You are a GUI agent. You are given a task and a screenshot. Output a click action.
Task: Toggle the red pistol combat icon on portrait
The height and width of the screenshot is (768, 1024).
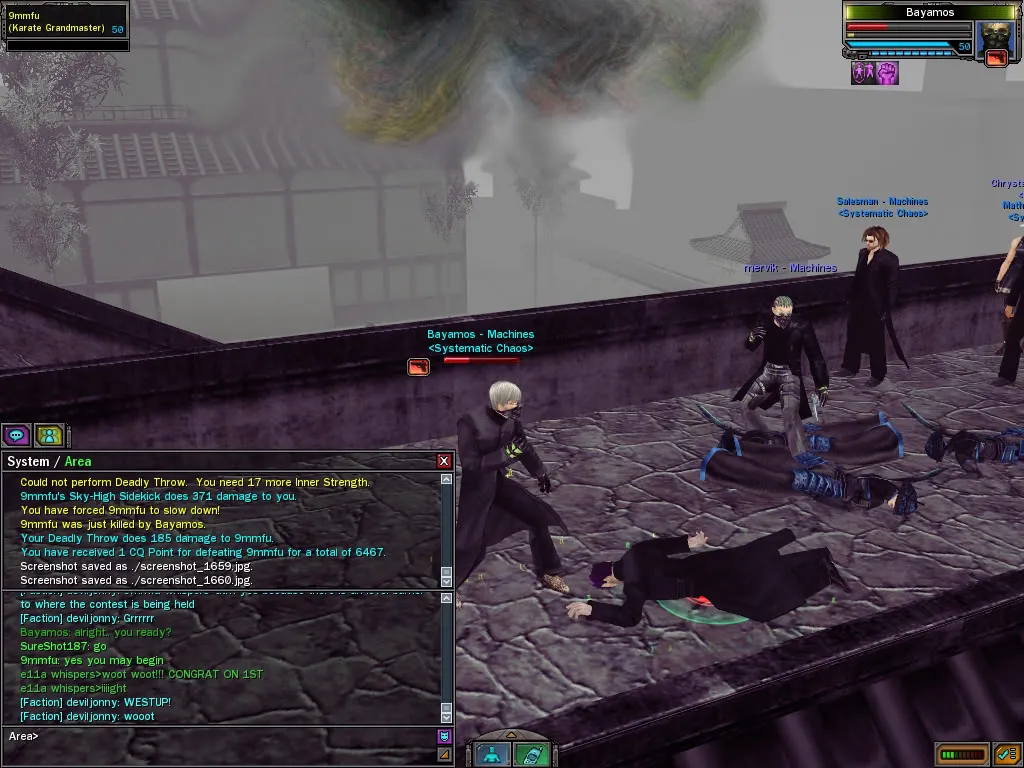pyautogui.click(x=996, y=58)
